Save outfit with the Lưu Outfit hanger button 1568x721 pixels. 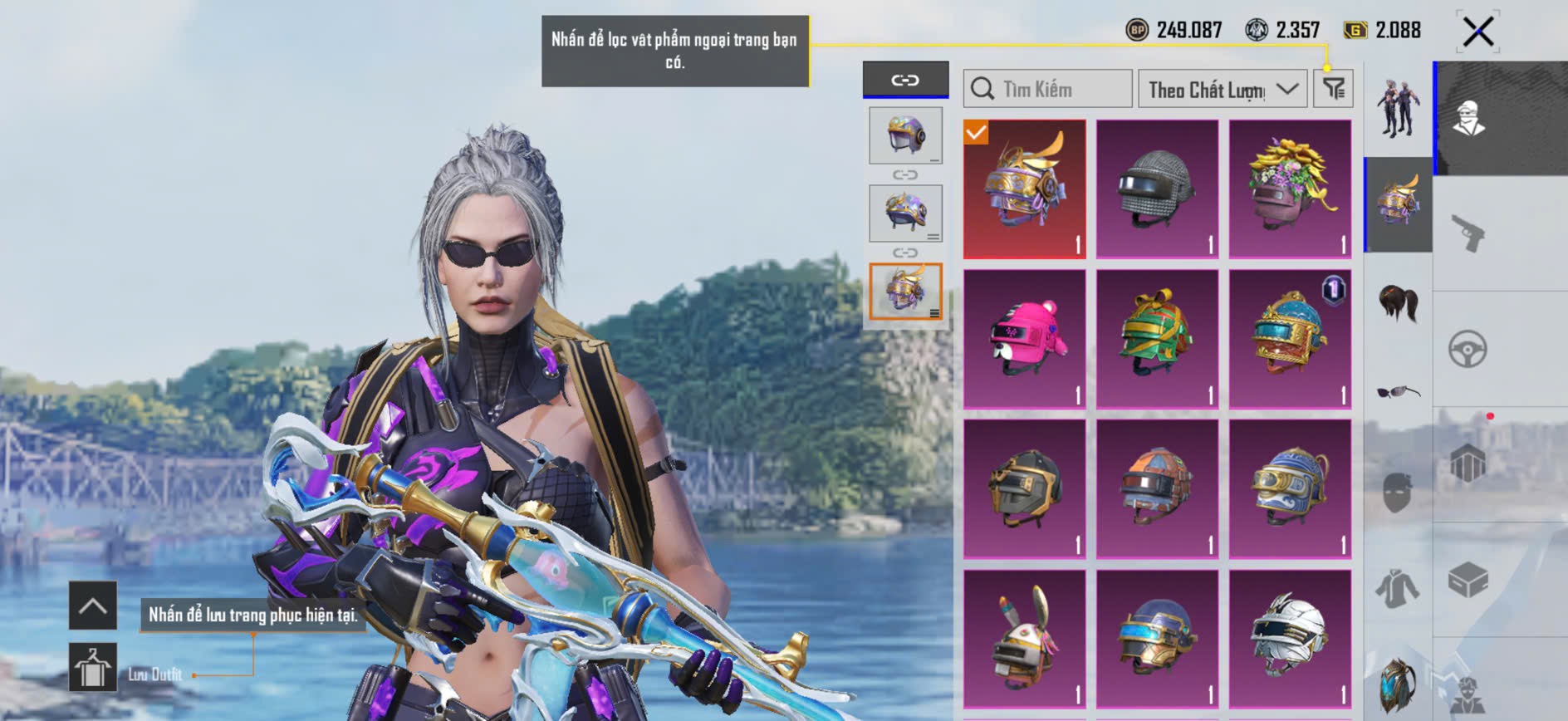(x=92, y=667)
